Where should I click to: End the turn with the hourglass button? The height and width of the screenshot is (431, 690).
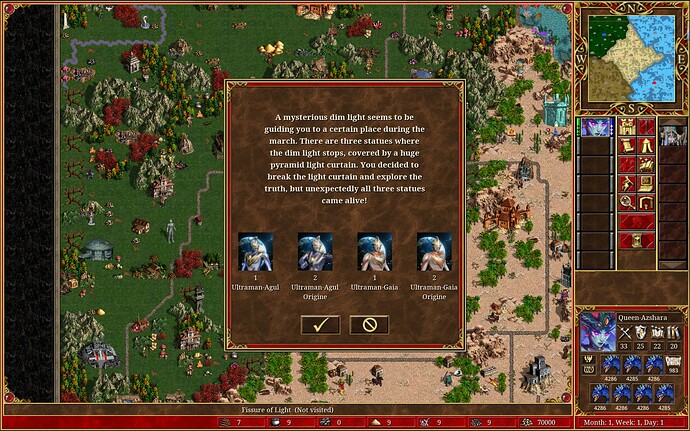pyautogui.click(x=636, y=240)
